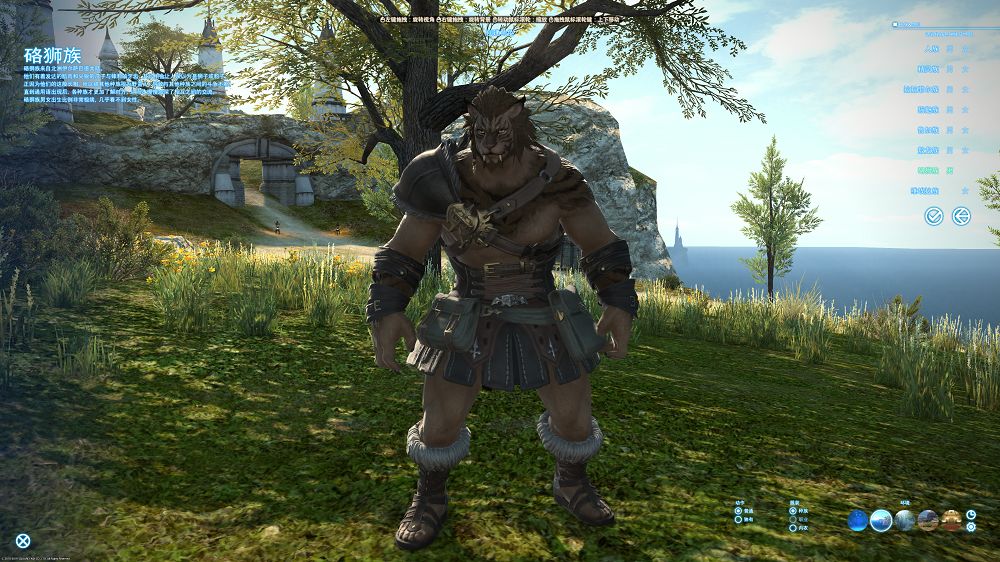Confirm the race selection with the checkmark button
1000x562 pixels.
pos(934,215)
